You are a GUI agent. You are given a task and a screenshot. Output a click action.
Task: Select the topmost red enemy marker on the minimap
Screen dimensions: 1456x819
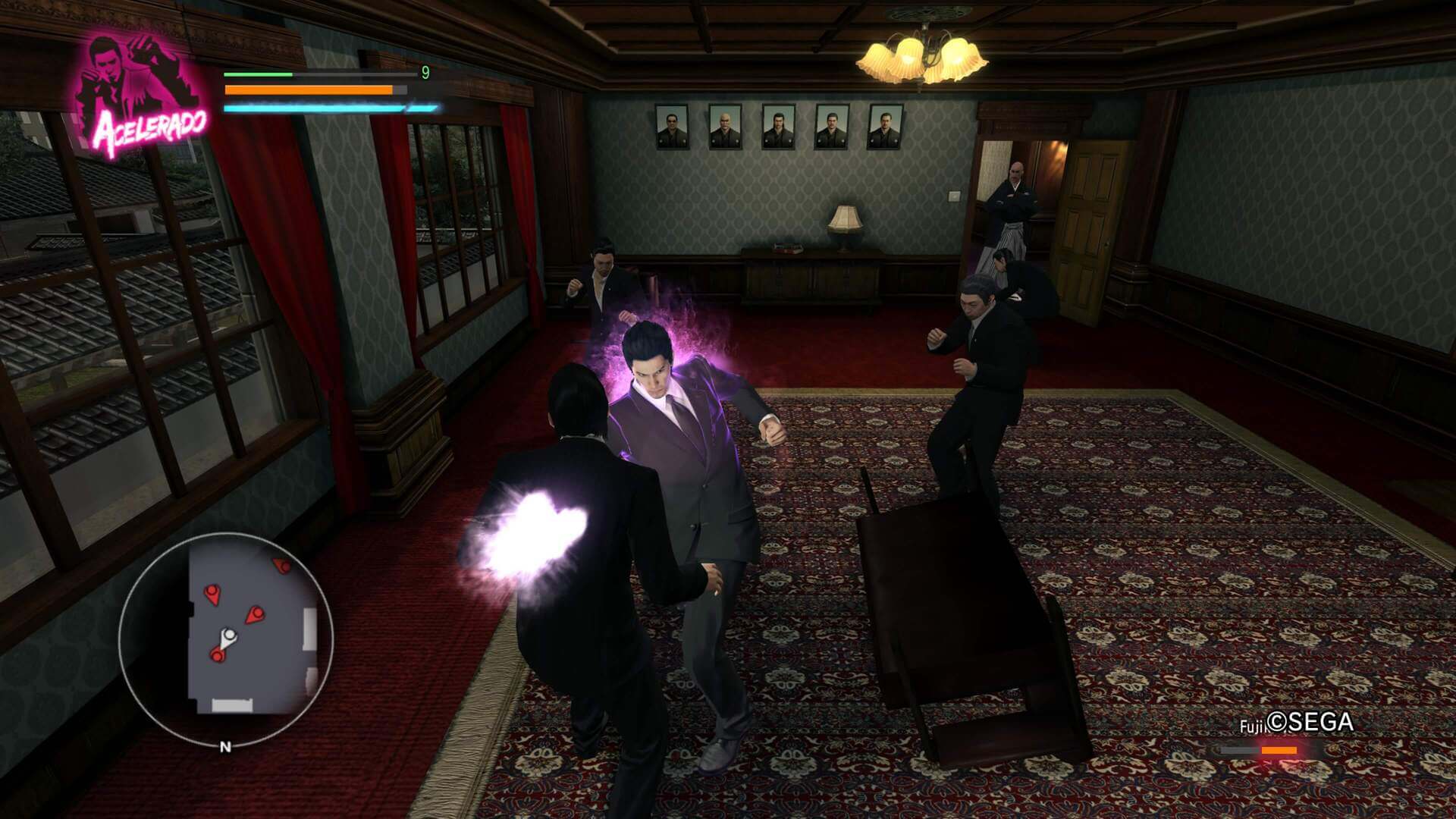[281, 566]
